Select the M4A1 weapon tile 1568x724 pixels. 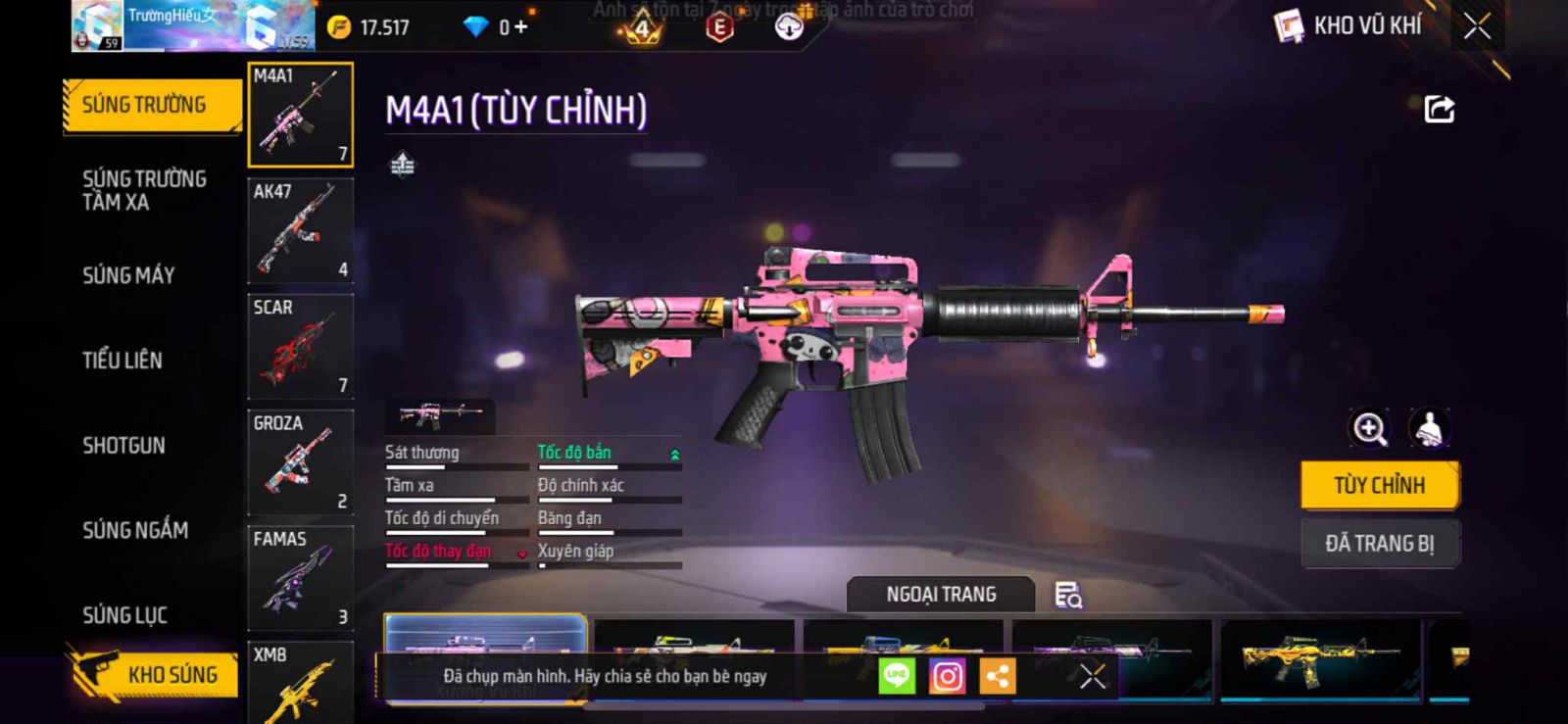300,115
